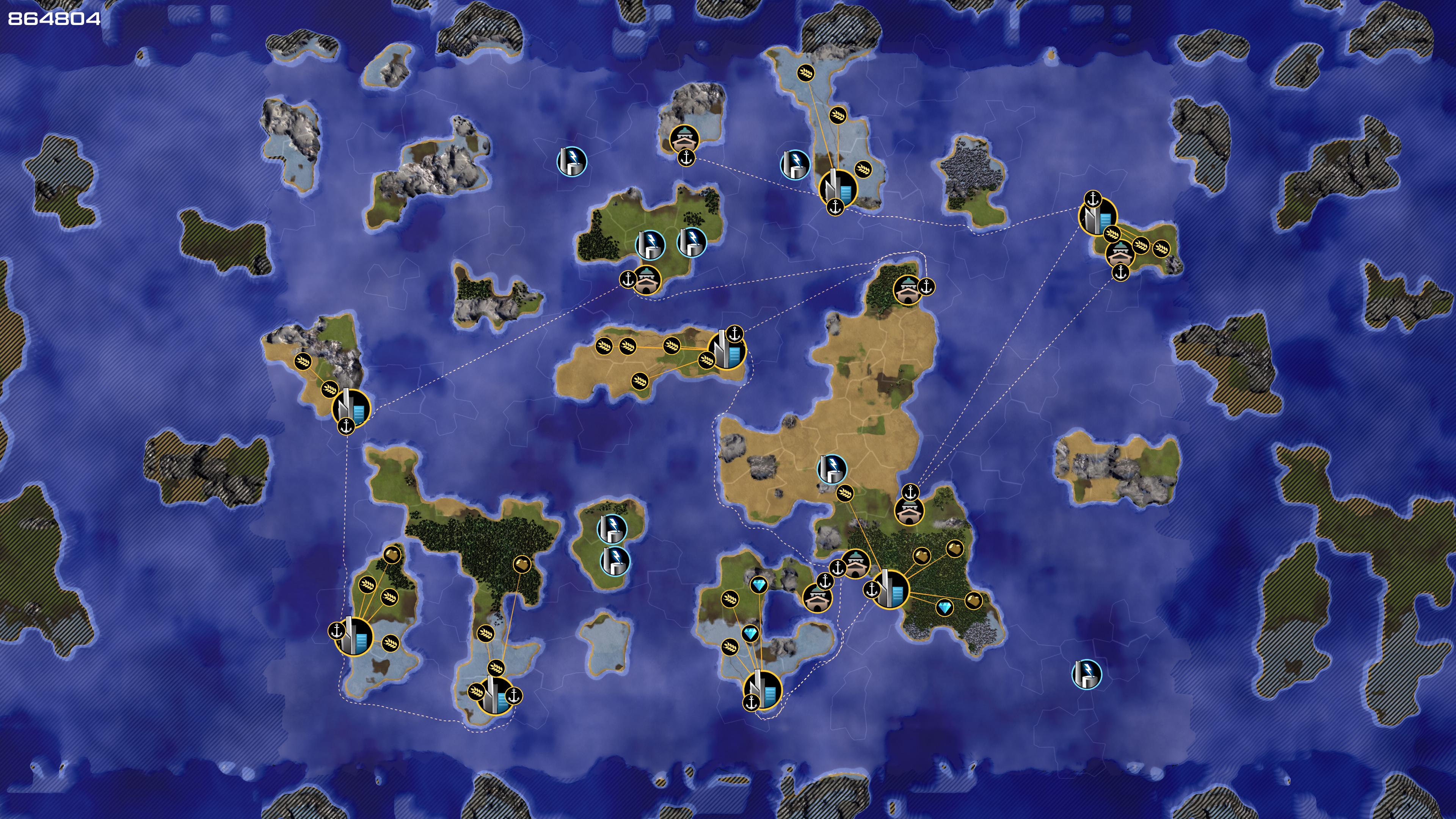Open the forest city linked to gold and diamond
This screenshot has height=819, width=1456.
coord(890,590)
